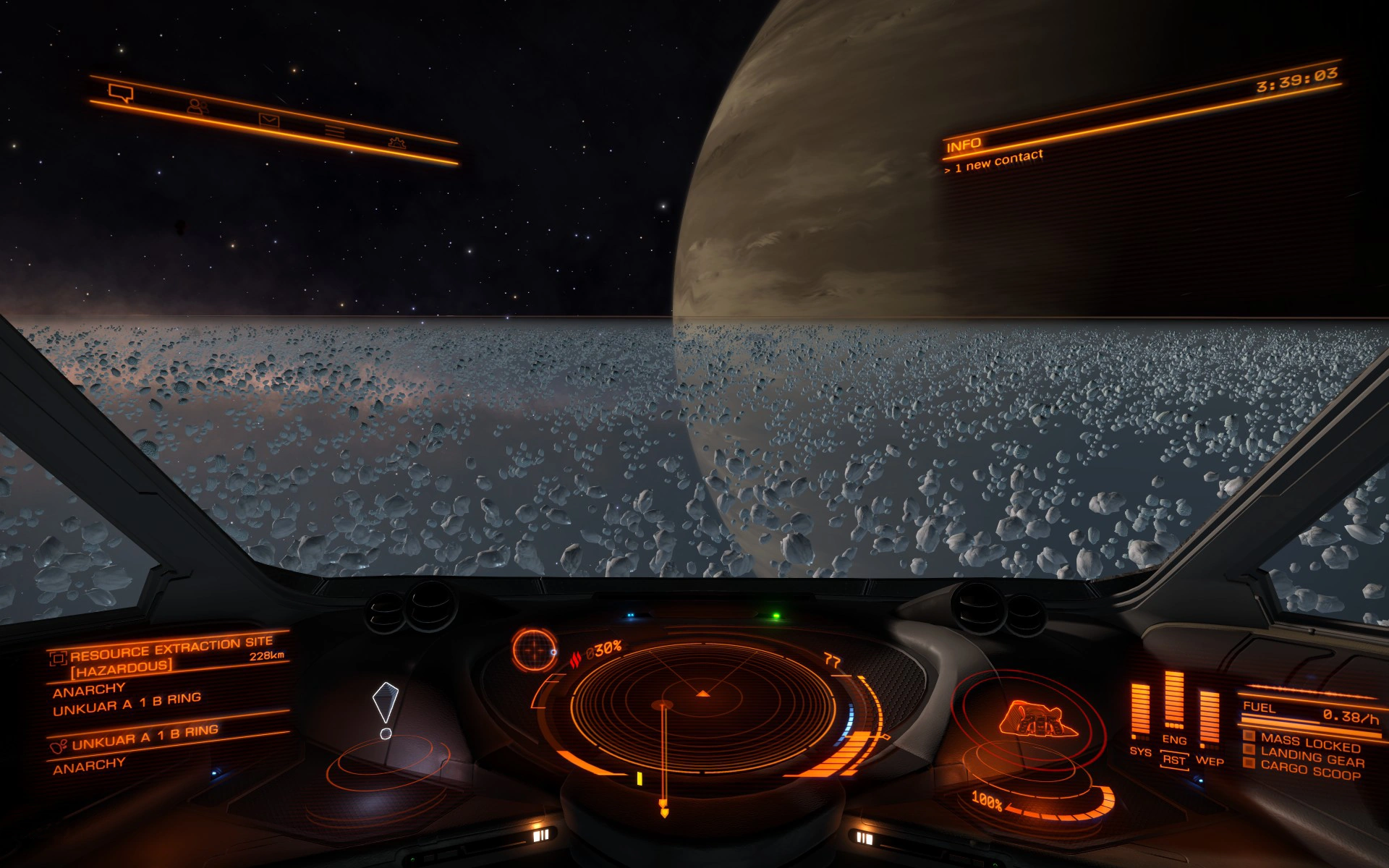Reset power distribution with RST
1389x868 pixels.
(x=1173, y=760)
